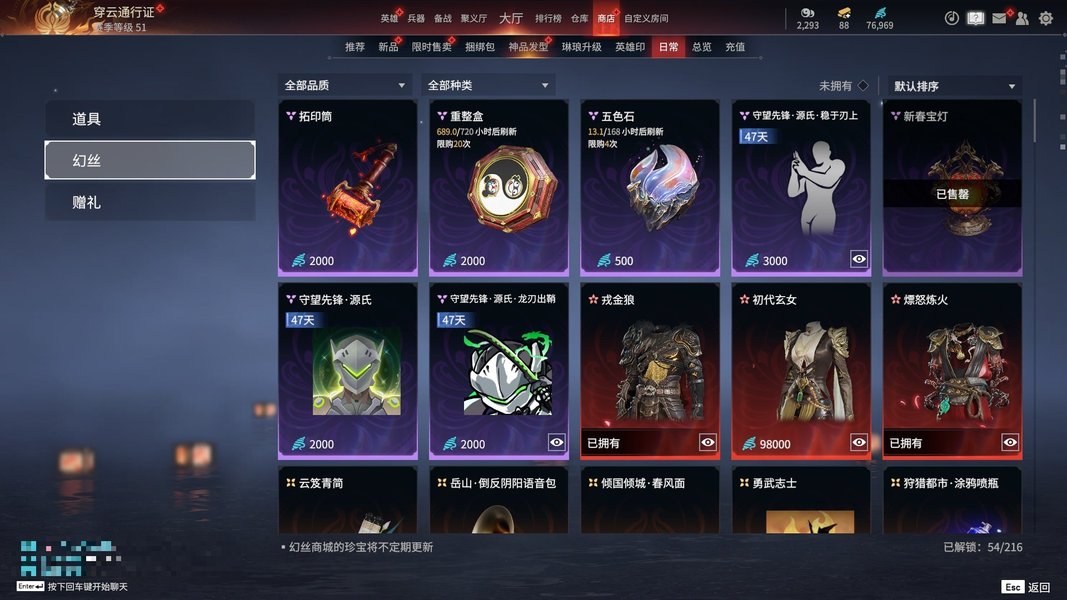Go to the 英雄 section in top navigation
Screen dimensions: 1067x600
coord(389,18)
